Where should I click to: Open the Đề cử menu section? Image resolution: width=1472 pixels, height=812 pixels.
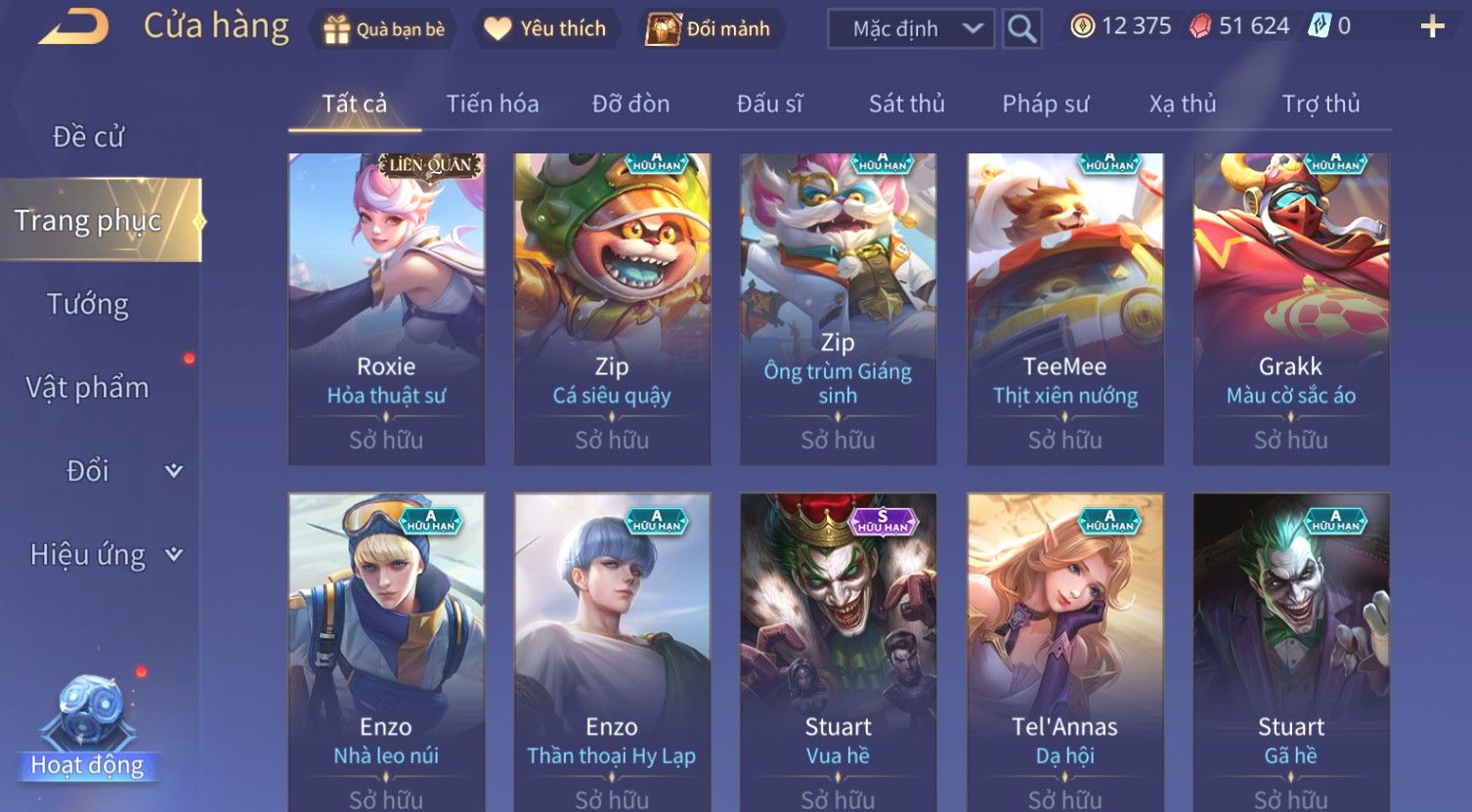click(x=88, y=137)
